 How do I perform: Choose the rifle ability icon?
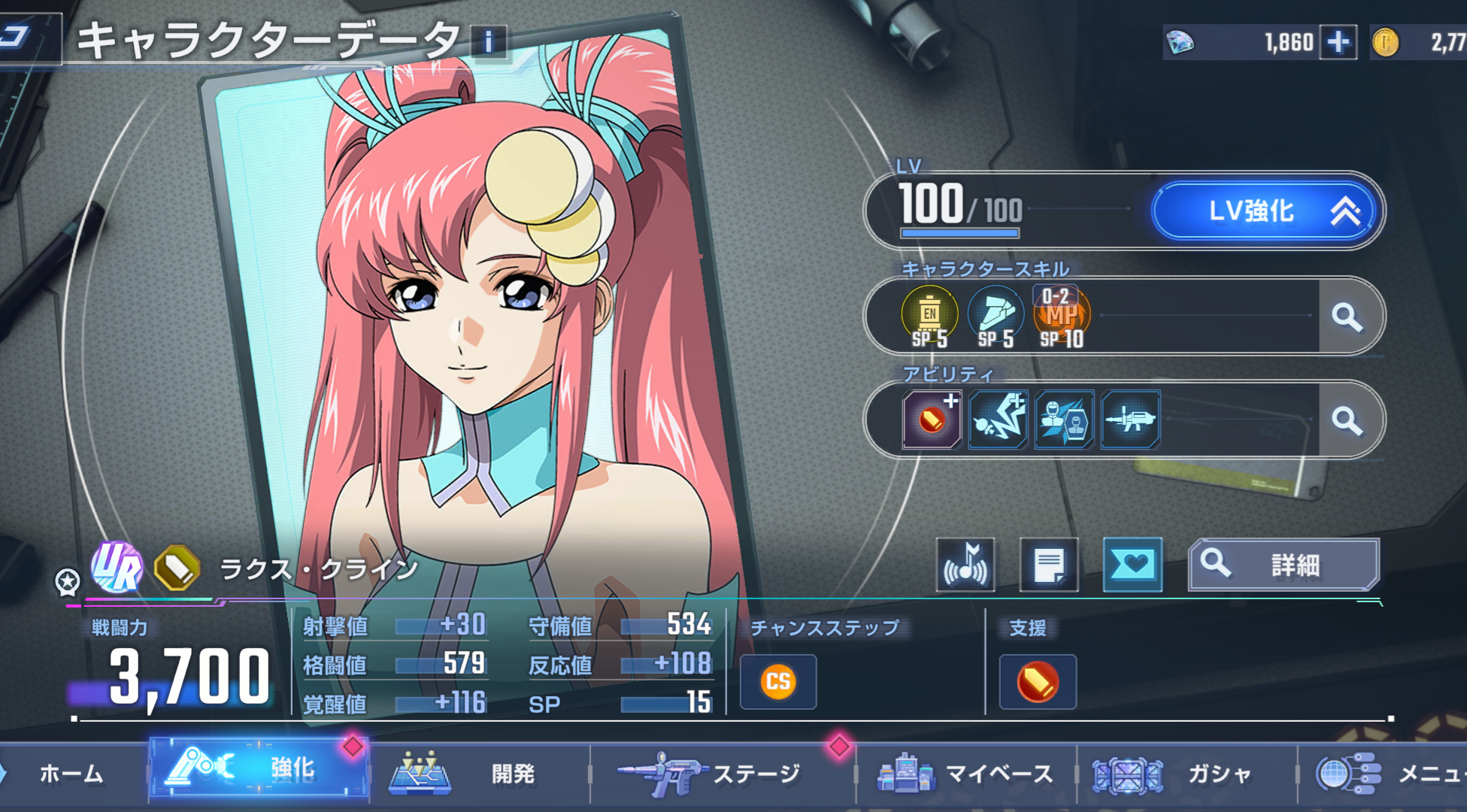click(1130, 420)
